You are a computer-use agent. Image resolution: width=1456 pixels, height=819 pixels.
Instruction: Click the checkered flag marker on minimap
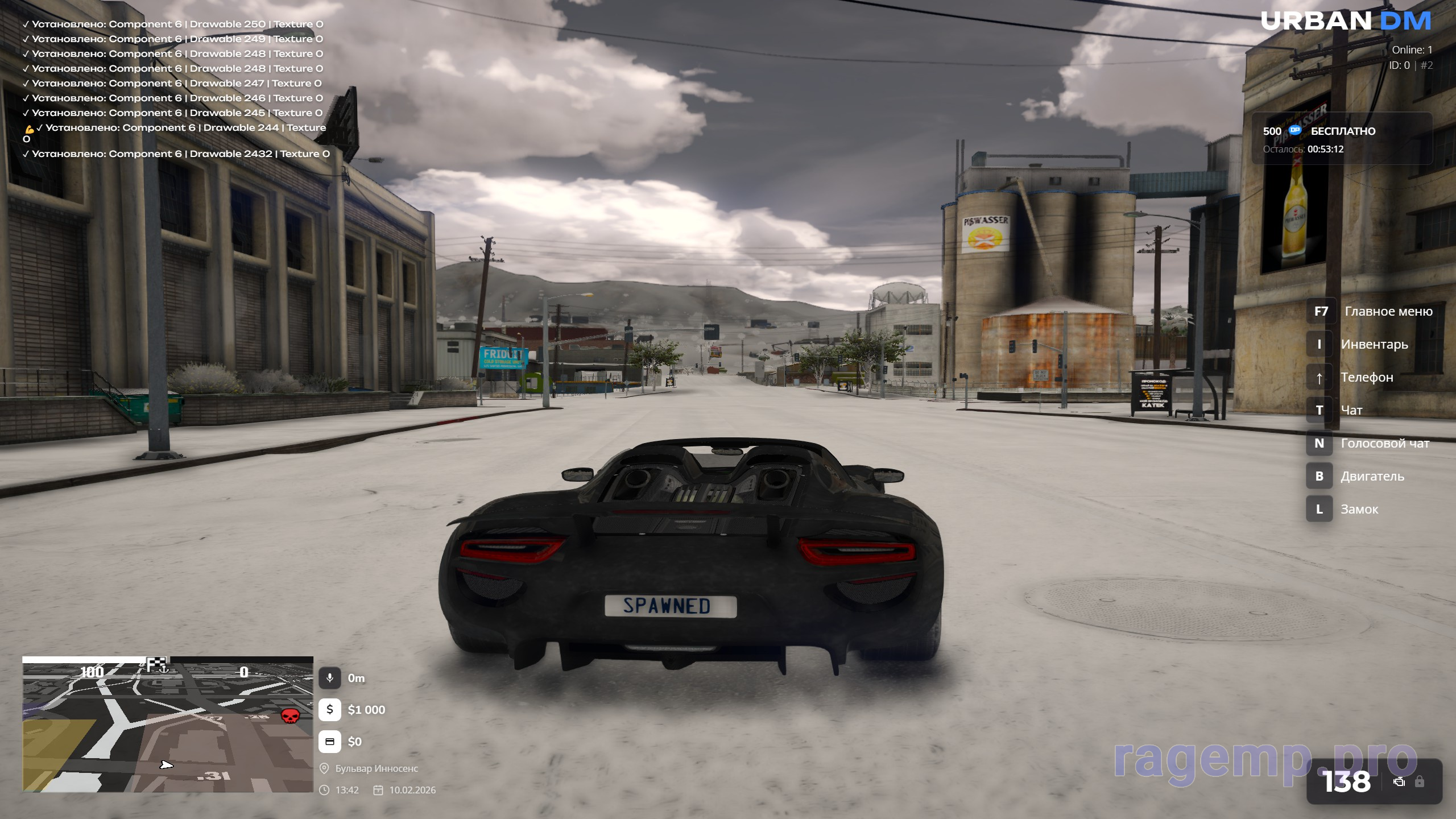156,664
